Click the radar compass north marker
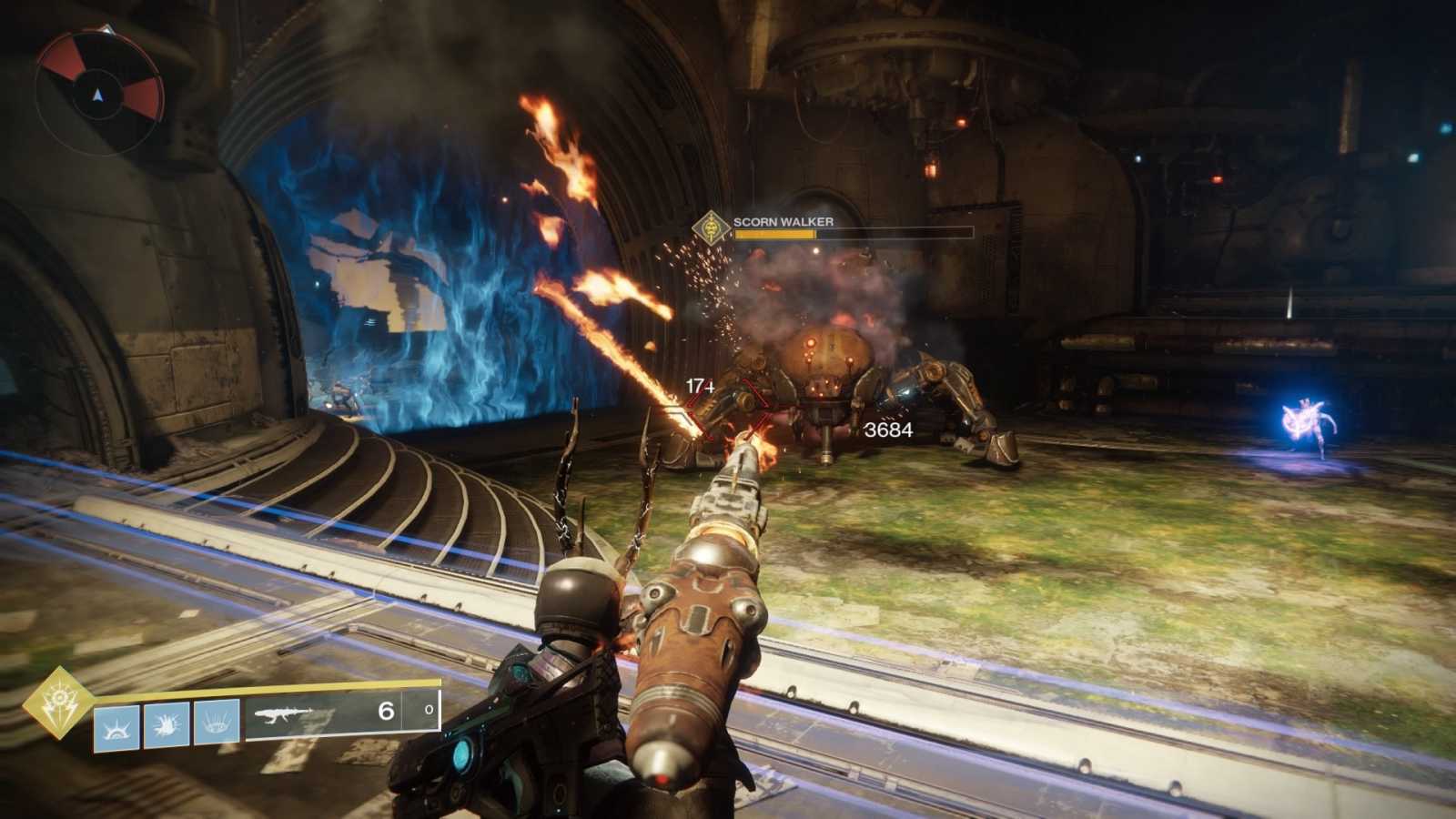The height and width of the screenshot is (819, 1456). click(108, 30)
